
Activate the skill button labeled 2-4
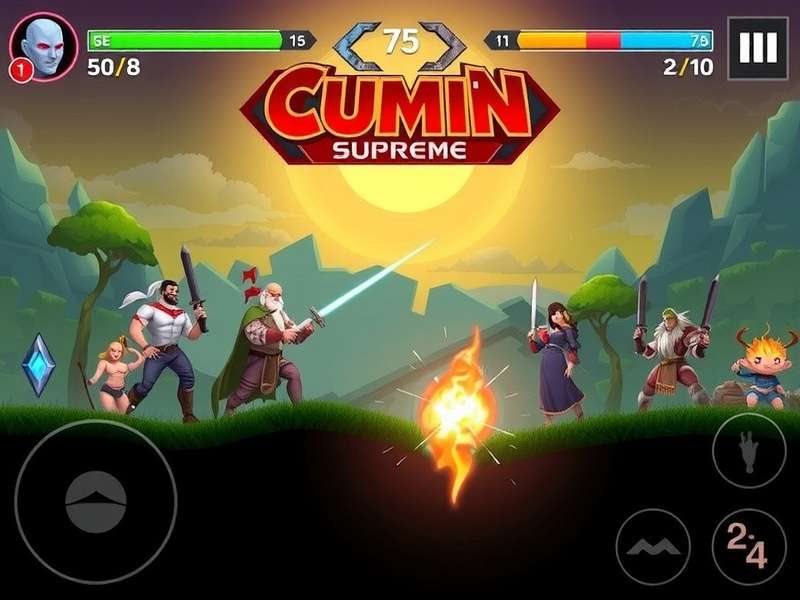(x=749, y=547)
